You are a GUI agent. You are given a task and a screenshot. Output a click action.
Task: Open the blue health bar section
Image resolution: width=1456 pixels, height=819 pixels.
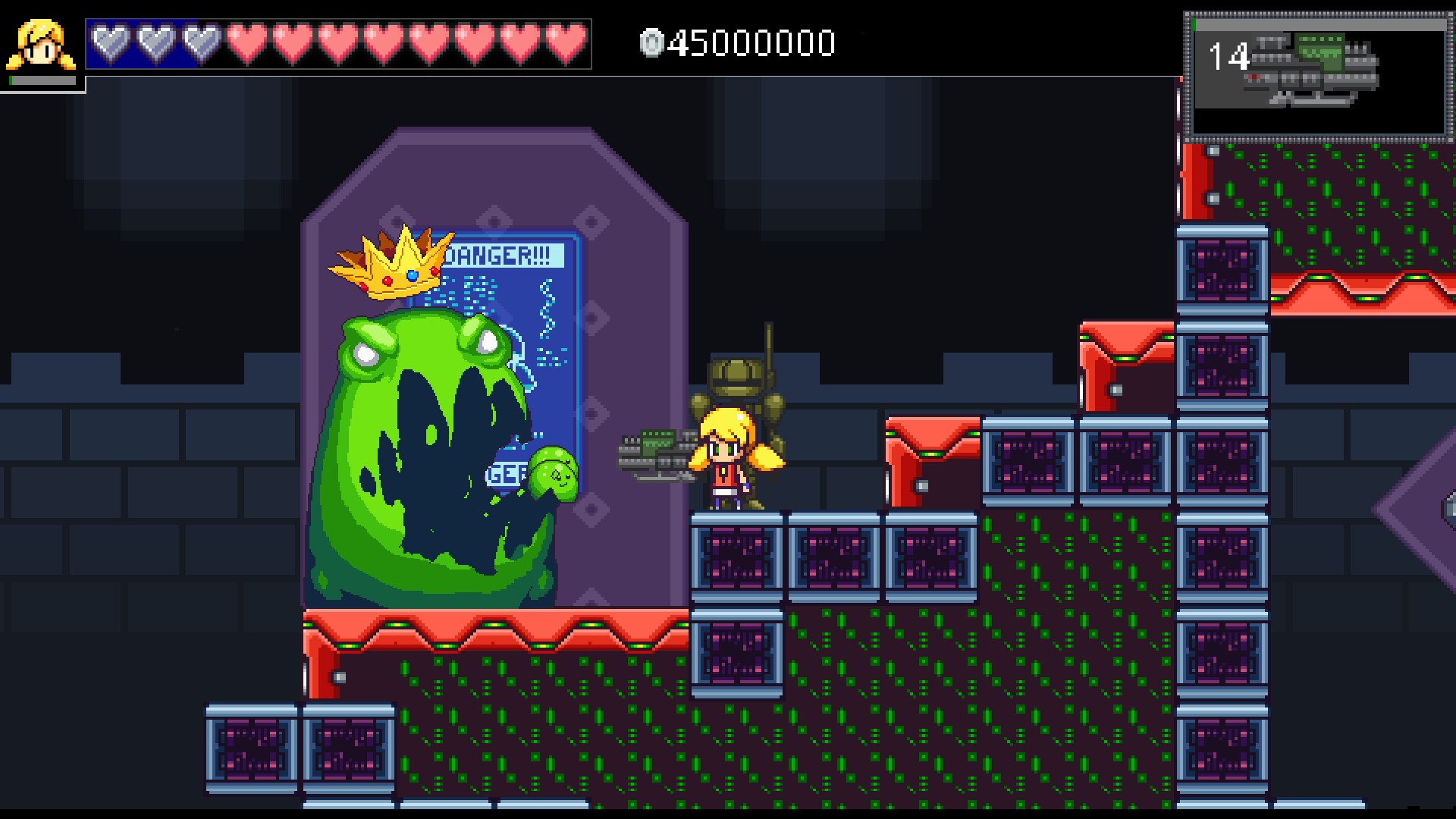tap(152, 43)
